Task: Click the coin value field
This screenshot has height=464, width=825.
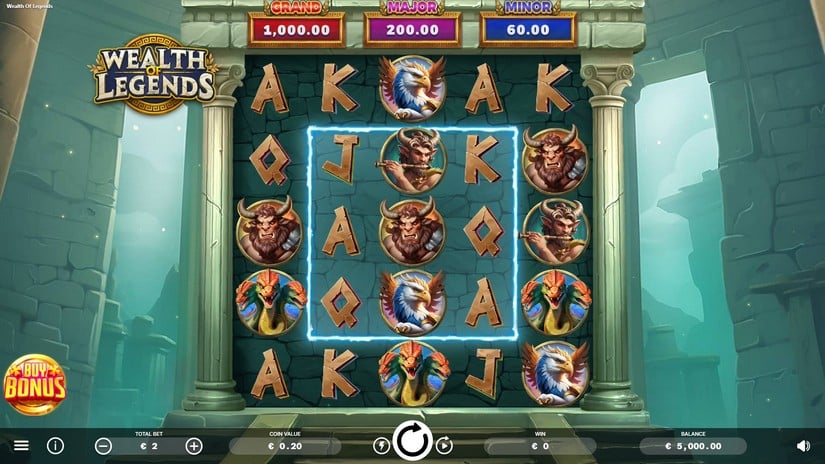Action: coord(284,446)
